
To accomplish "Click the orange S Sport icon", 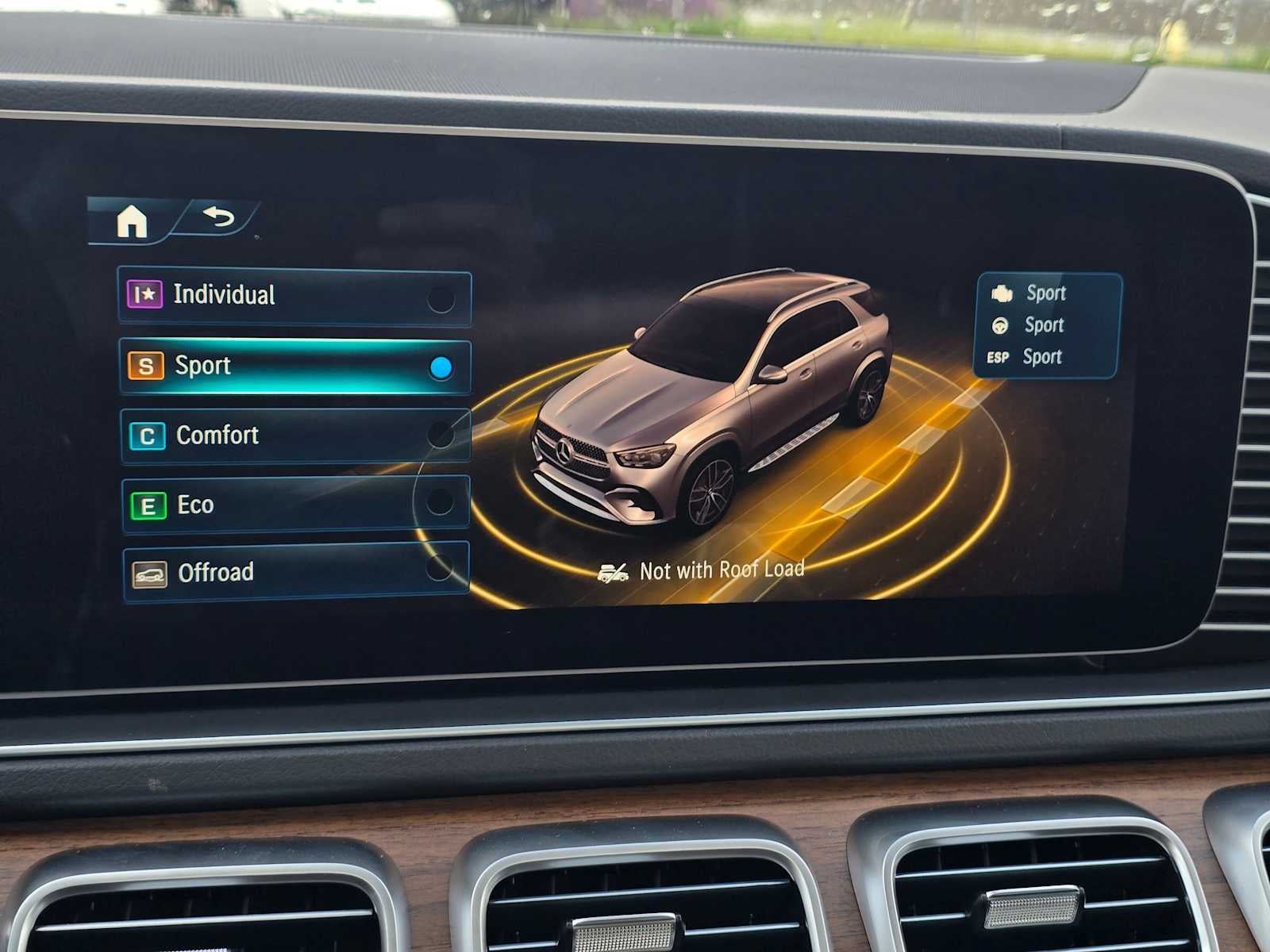I will pos(145,365).
